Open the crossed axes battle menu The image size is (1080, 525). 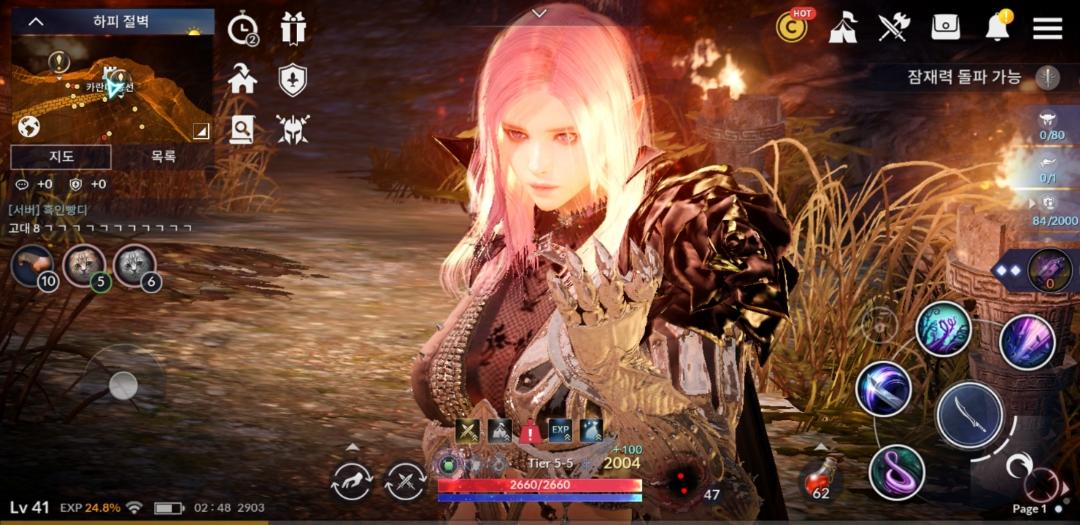893,28
